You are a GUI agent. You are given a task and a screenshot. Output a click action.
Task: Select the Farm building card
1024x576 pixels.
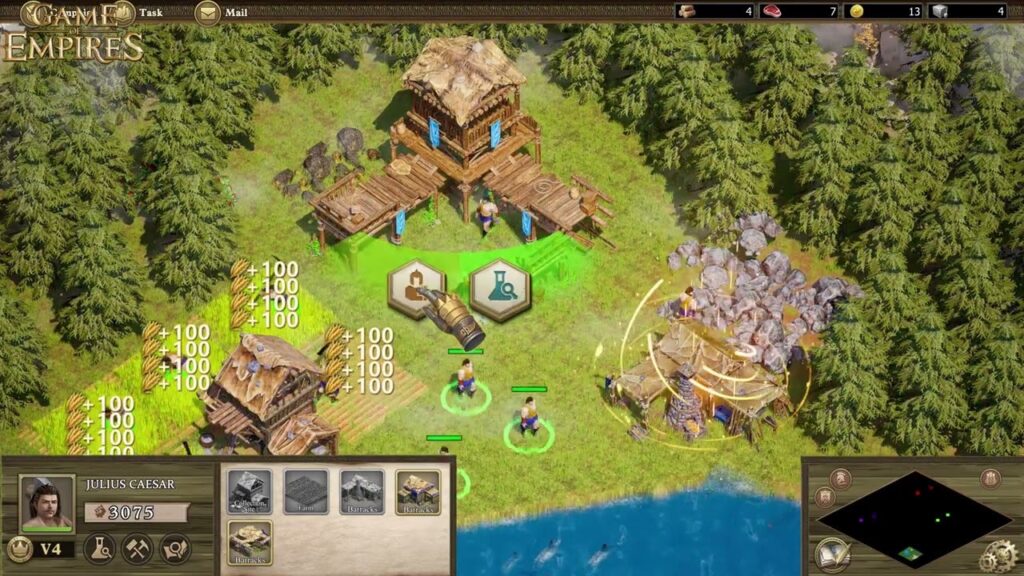pos(306,492)
